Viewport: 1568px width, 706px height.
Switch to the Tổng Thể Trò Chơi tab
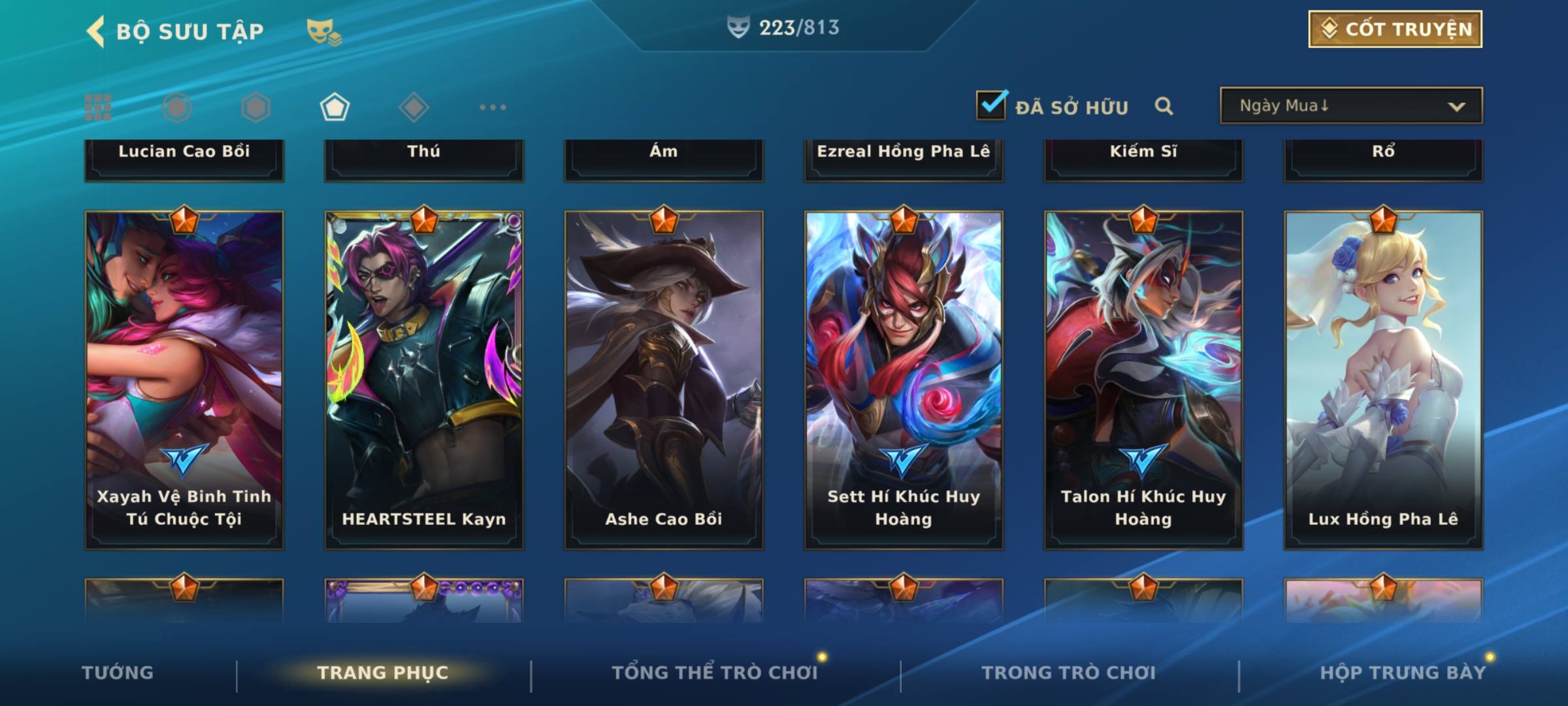point(715,673)
